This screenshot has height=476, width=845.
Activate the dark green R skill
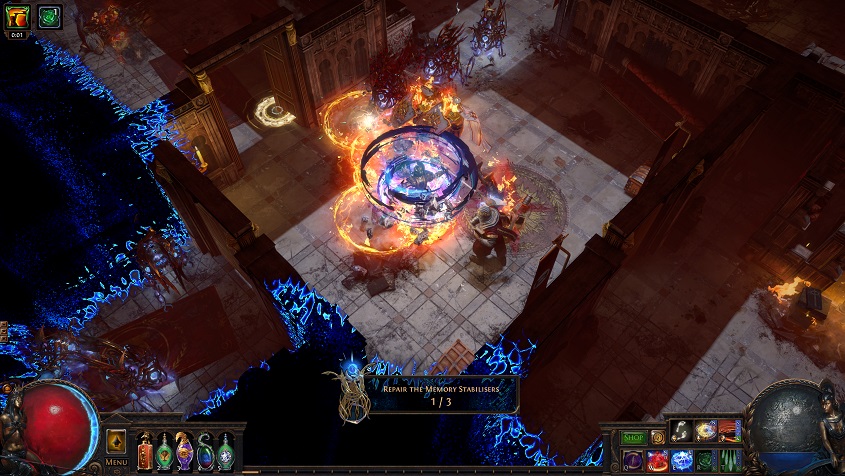tap(706, 460)
